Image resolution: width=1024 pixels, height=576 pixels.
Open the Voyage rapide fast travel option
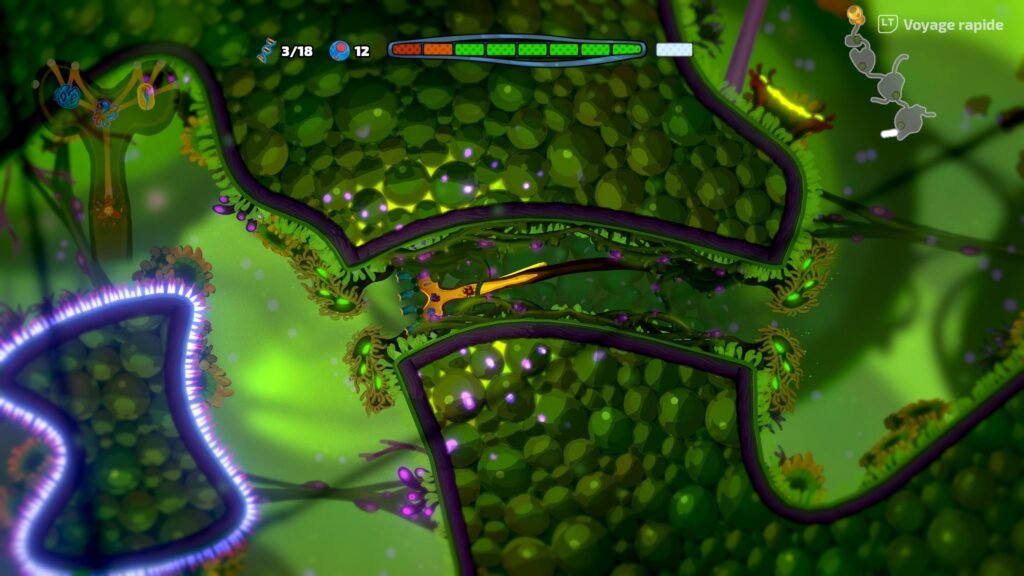[940, 24]
